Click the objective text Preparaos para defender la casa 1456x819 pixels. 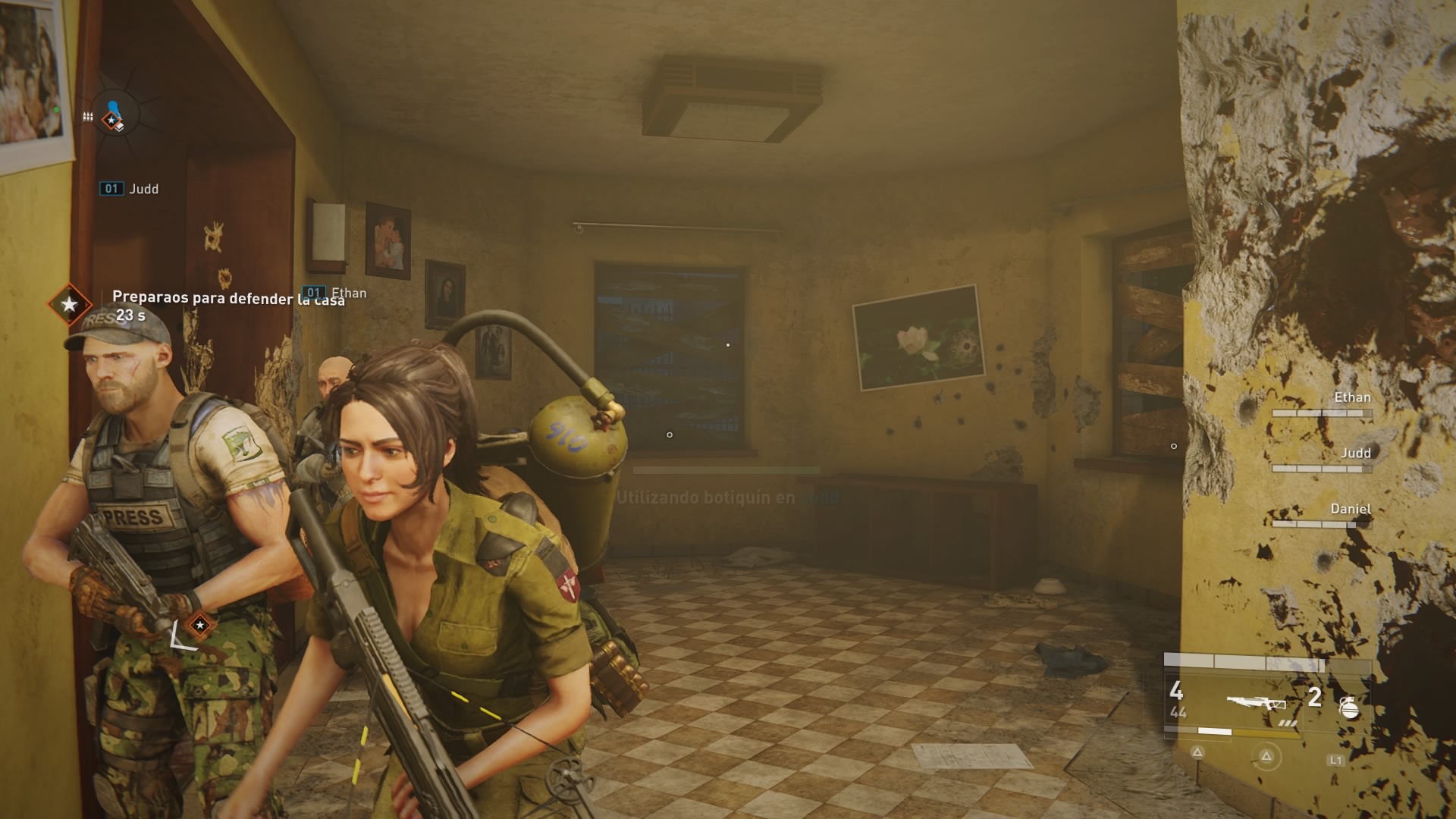coord(228,299)
